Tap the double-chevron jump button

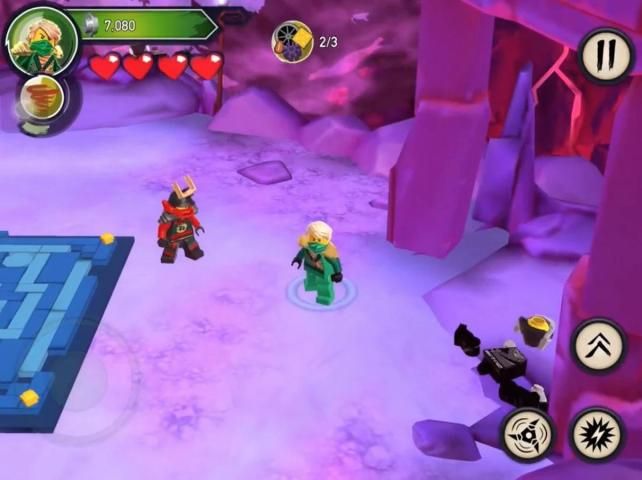(598, 346)
